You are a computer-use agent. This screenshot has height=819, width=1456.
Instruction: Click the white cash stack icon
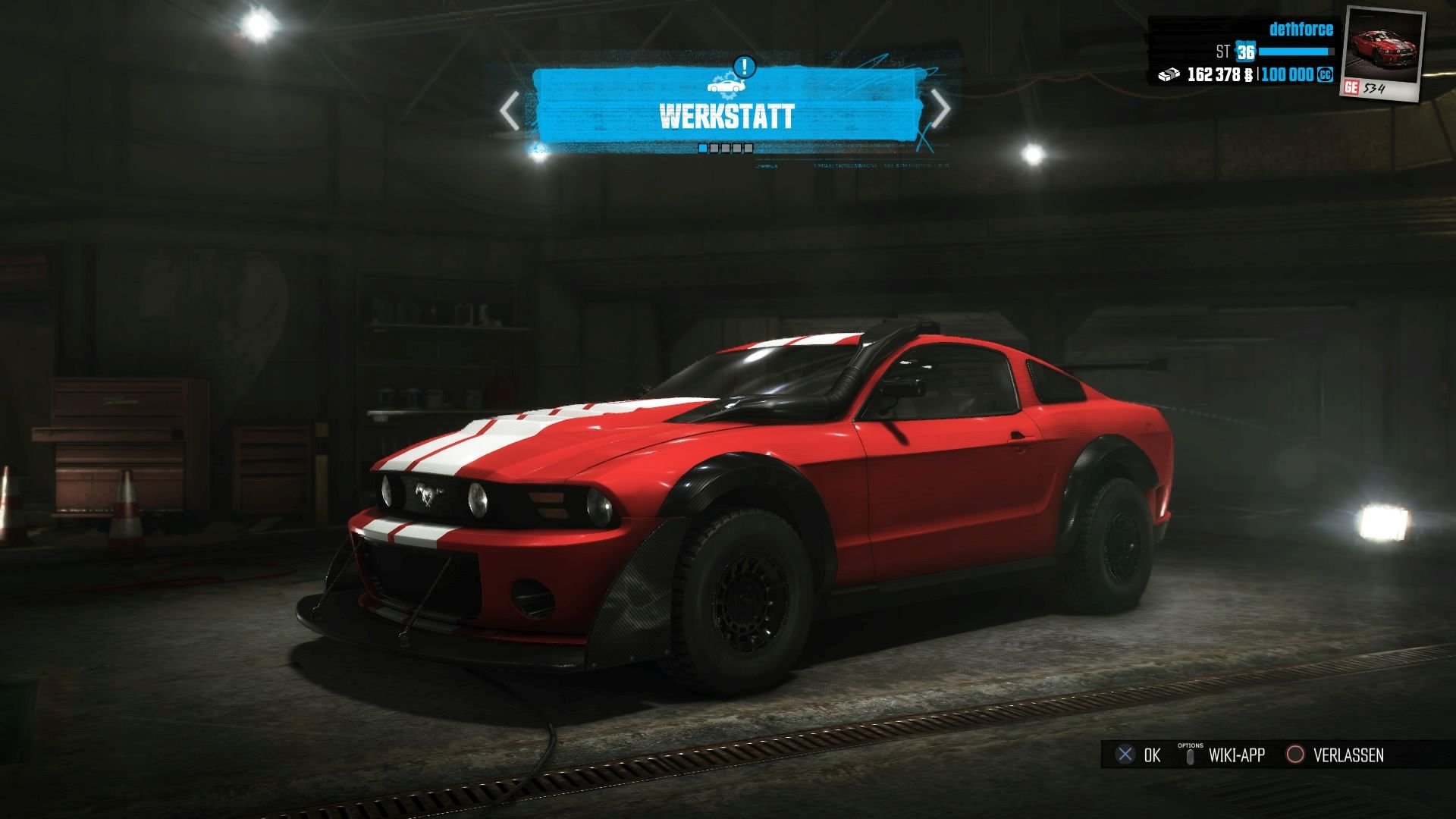coord(1168,76)
